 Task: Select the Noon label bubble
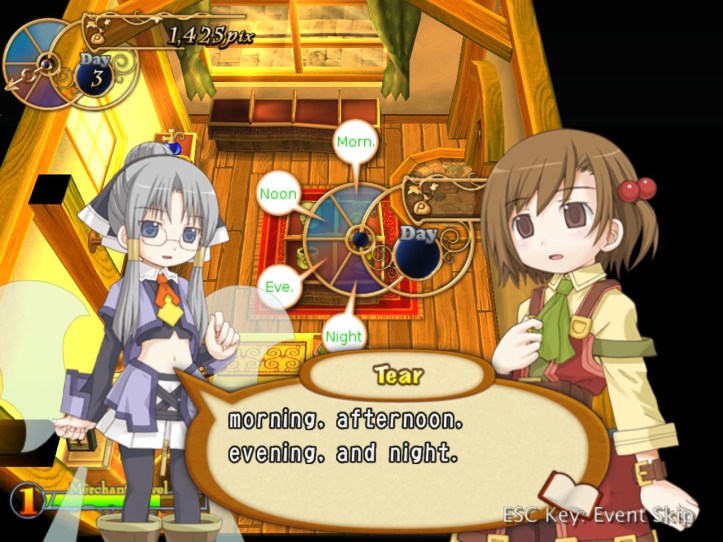pos(278,193)
